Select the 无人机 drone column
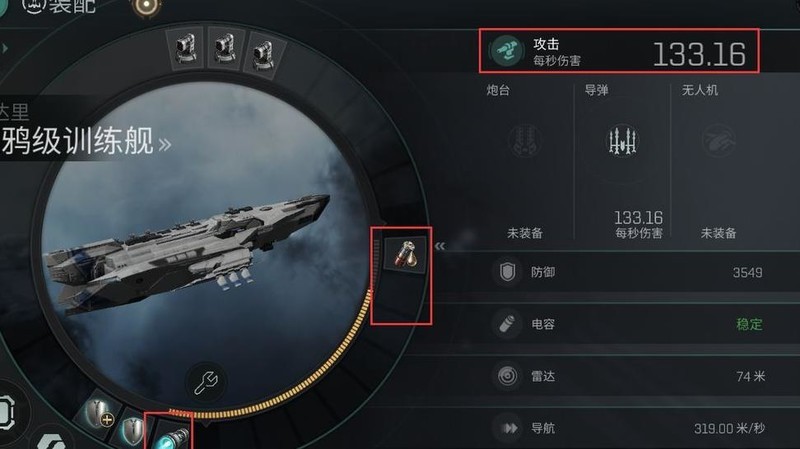The width and height of the screenshot is (800, 449). pos(718,160)
